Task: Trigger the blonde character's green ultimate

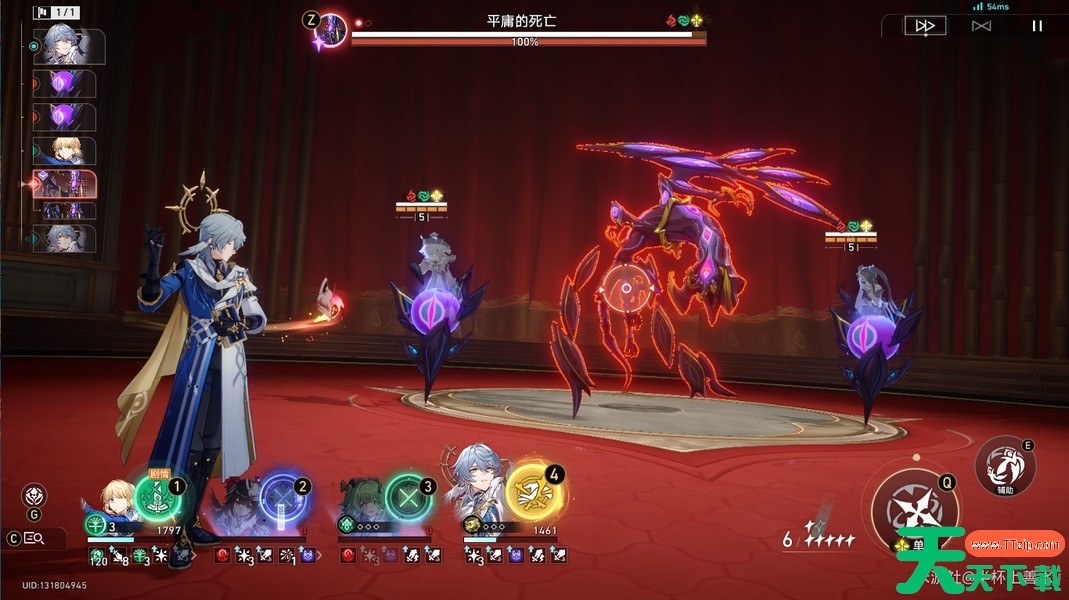Action: [157, 495]
